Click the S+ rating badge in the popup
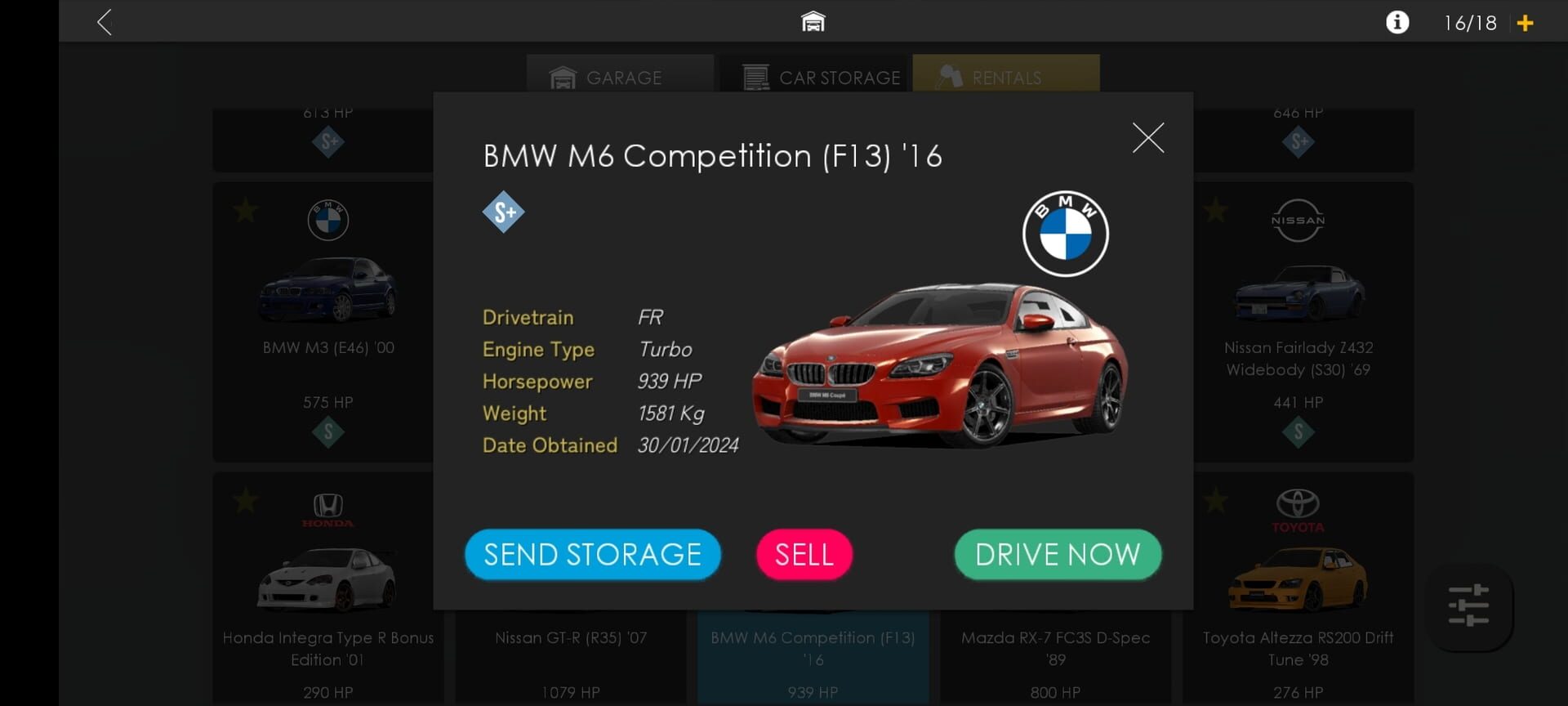The width and height of the screenshot is (1568, 706). (x=504, y=212)
